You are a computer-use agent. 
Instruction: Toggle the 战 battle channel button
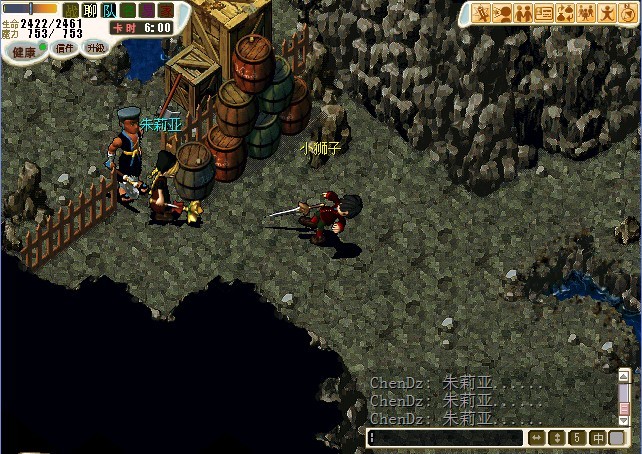coord(71,10)
